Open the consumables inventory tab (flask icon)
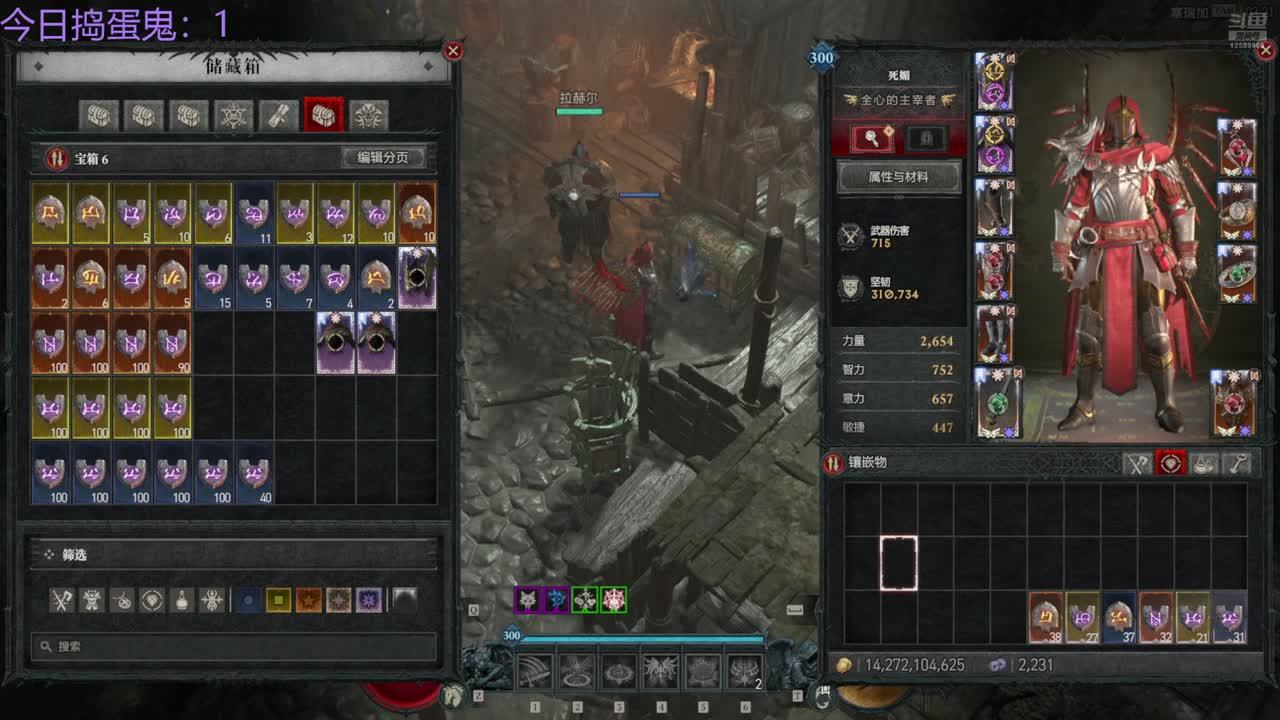Image resolution: width=1280 pixels, height=720 pixels. pyautogui.click(x=1204, y=463)
